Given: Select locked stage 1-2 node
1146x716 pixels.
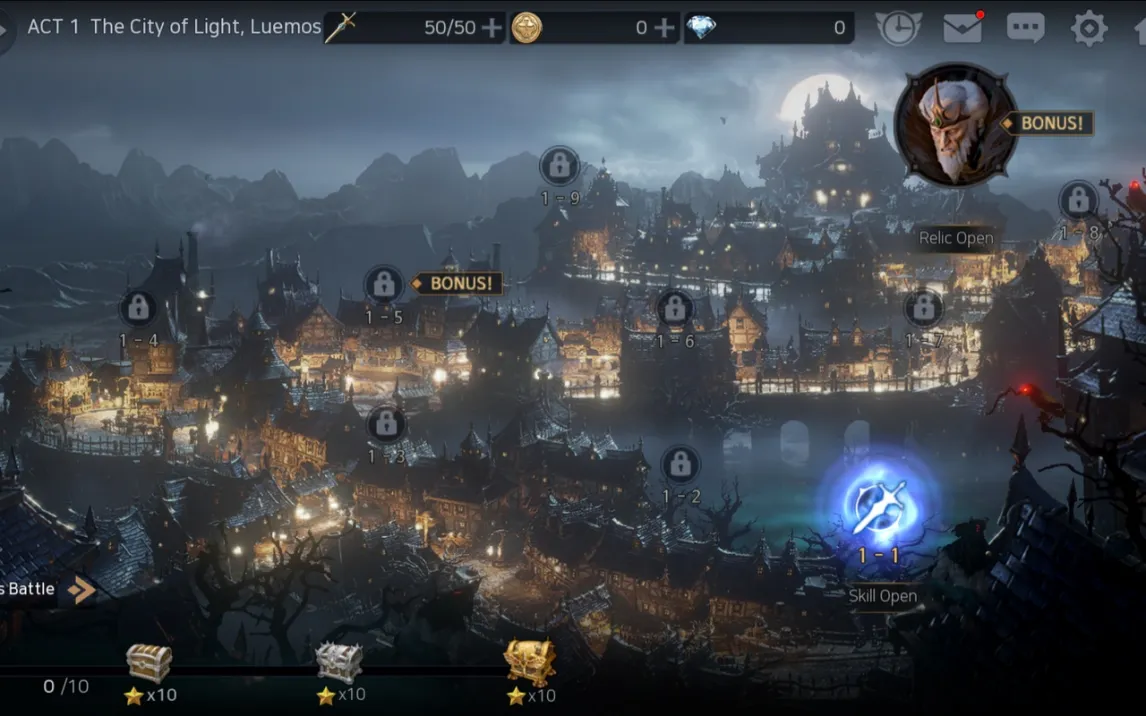Looking at the screenshot, I should (x=680, y=464).
